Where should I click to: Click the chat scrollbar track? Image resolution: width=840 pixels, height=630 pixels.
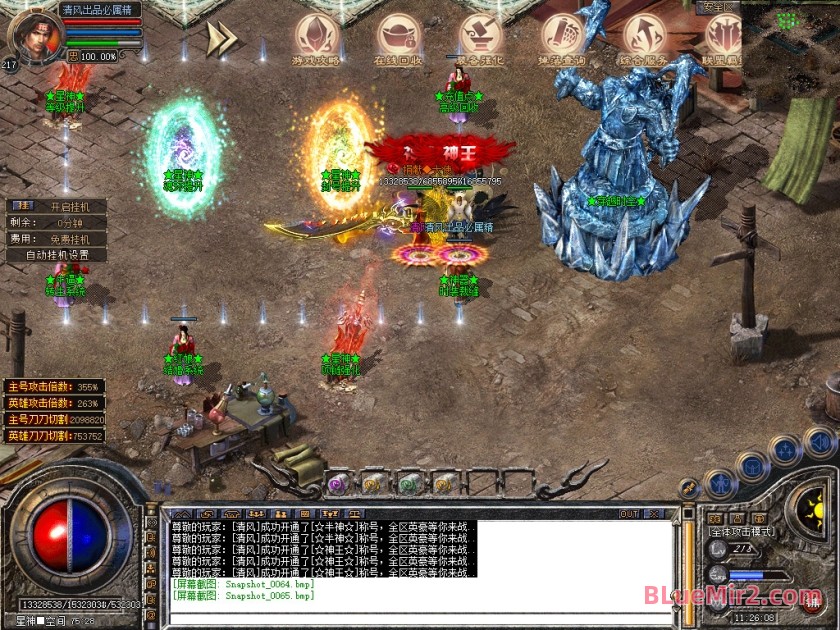coord(687,560)
